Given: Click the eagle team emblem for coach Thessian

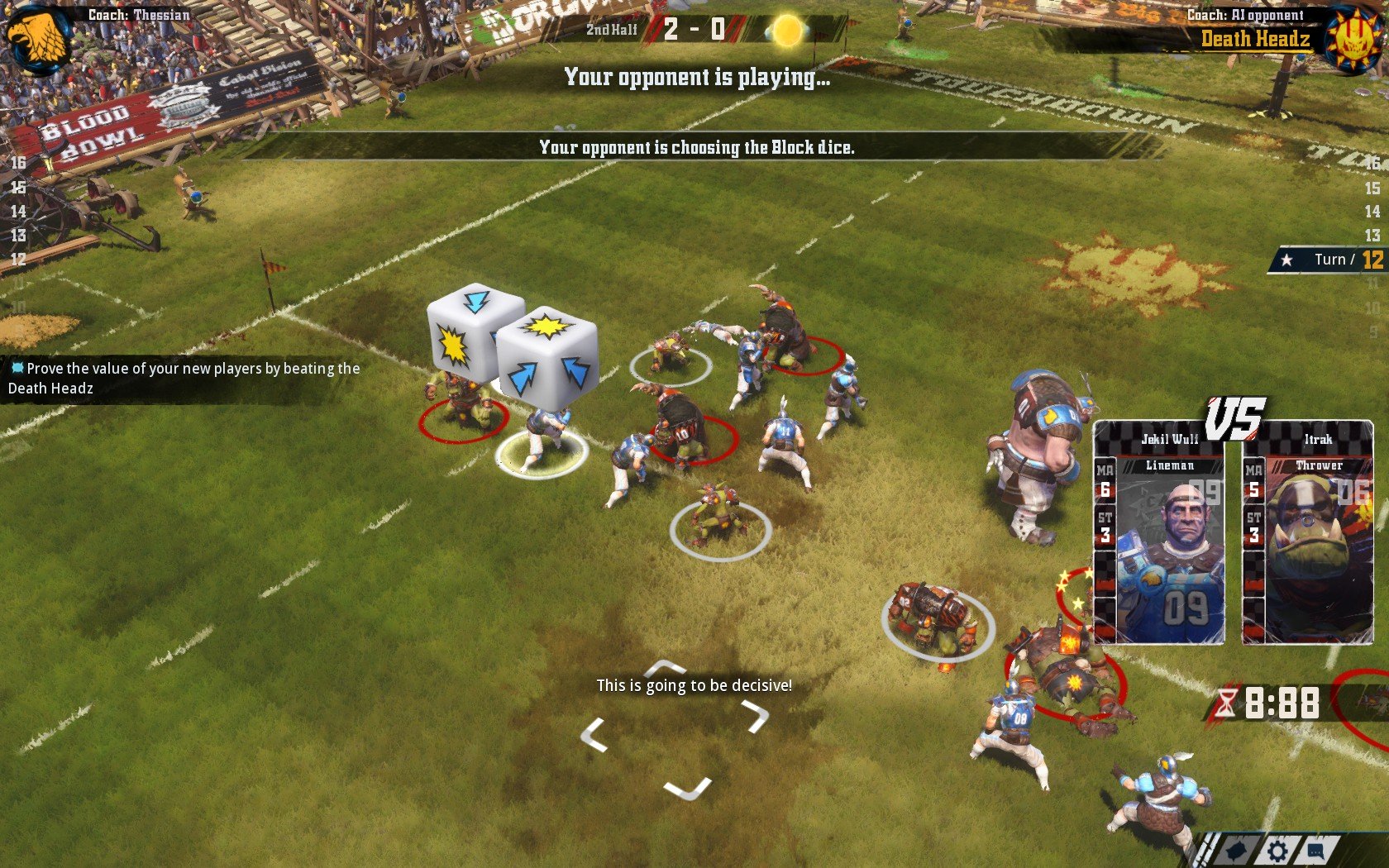Looking at the screenshot, I should click(37, 37).
